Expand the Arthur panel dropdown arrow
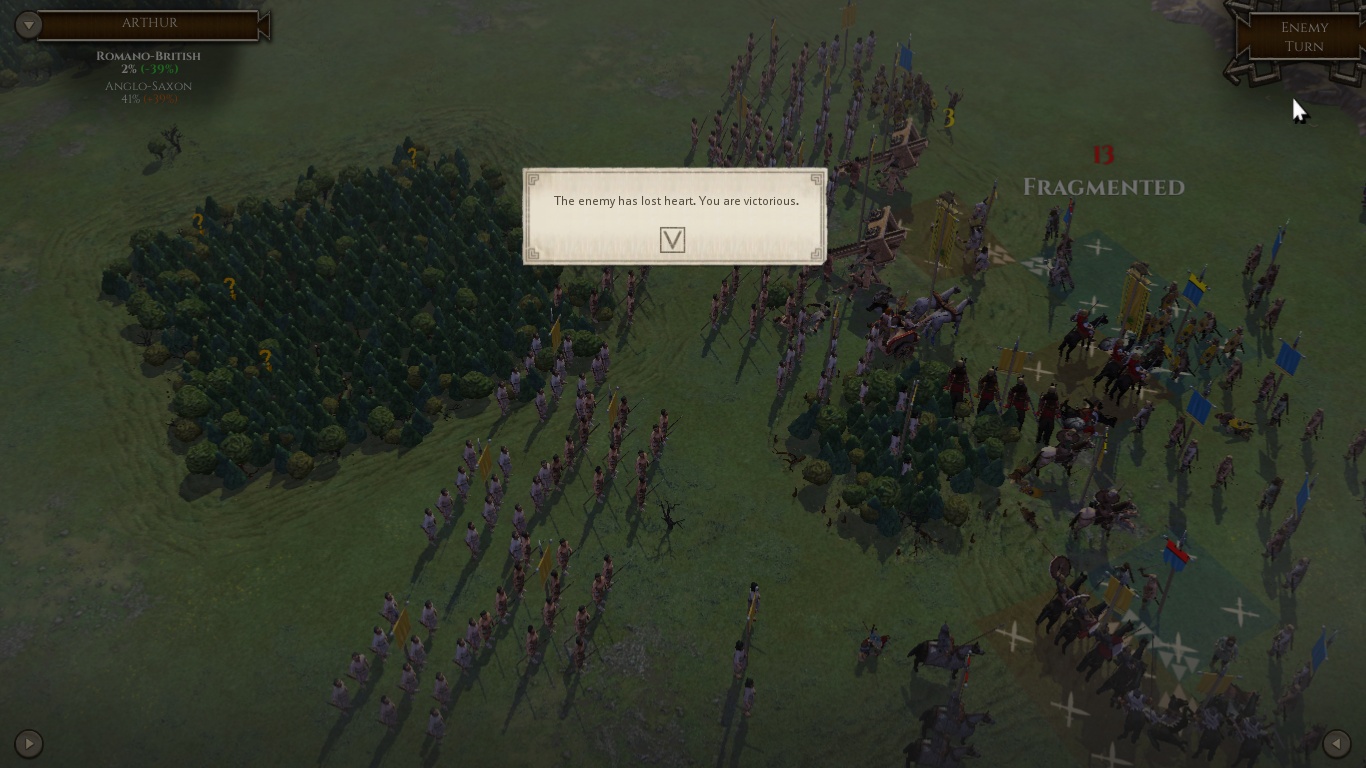 [29, 25]
